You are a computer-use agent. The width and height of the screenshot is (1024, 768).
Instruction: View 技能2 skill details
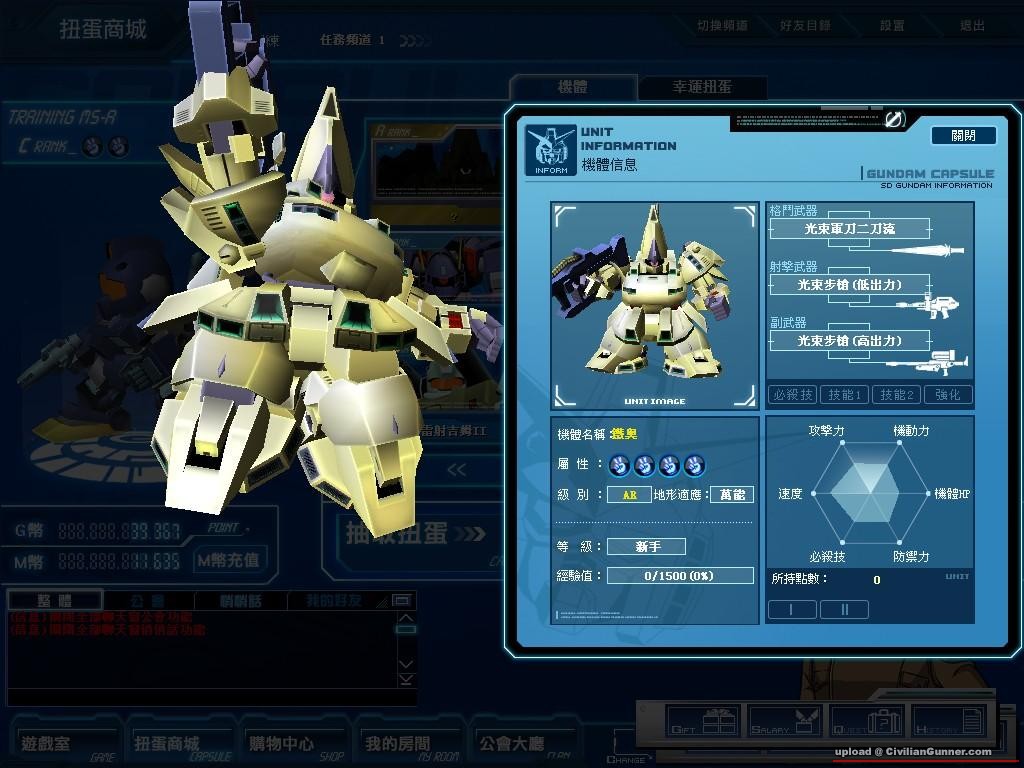pyautogui.click(x=896, y=395)
